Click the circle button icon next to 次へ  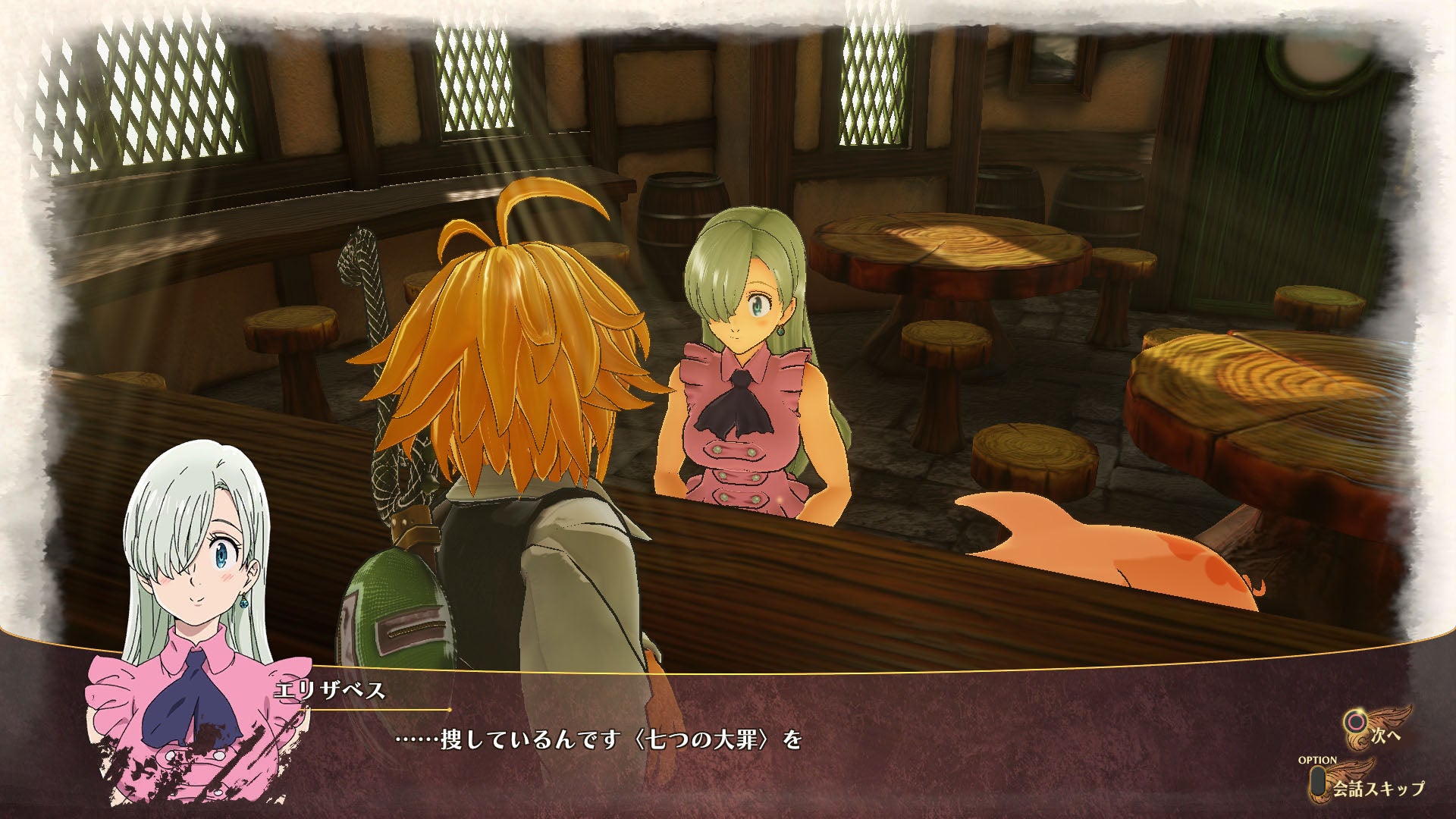1356,720
